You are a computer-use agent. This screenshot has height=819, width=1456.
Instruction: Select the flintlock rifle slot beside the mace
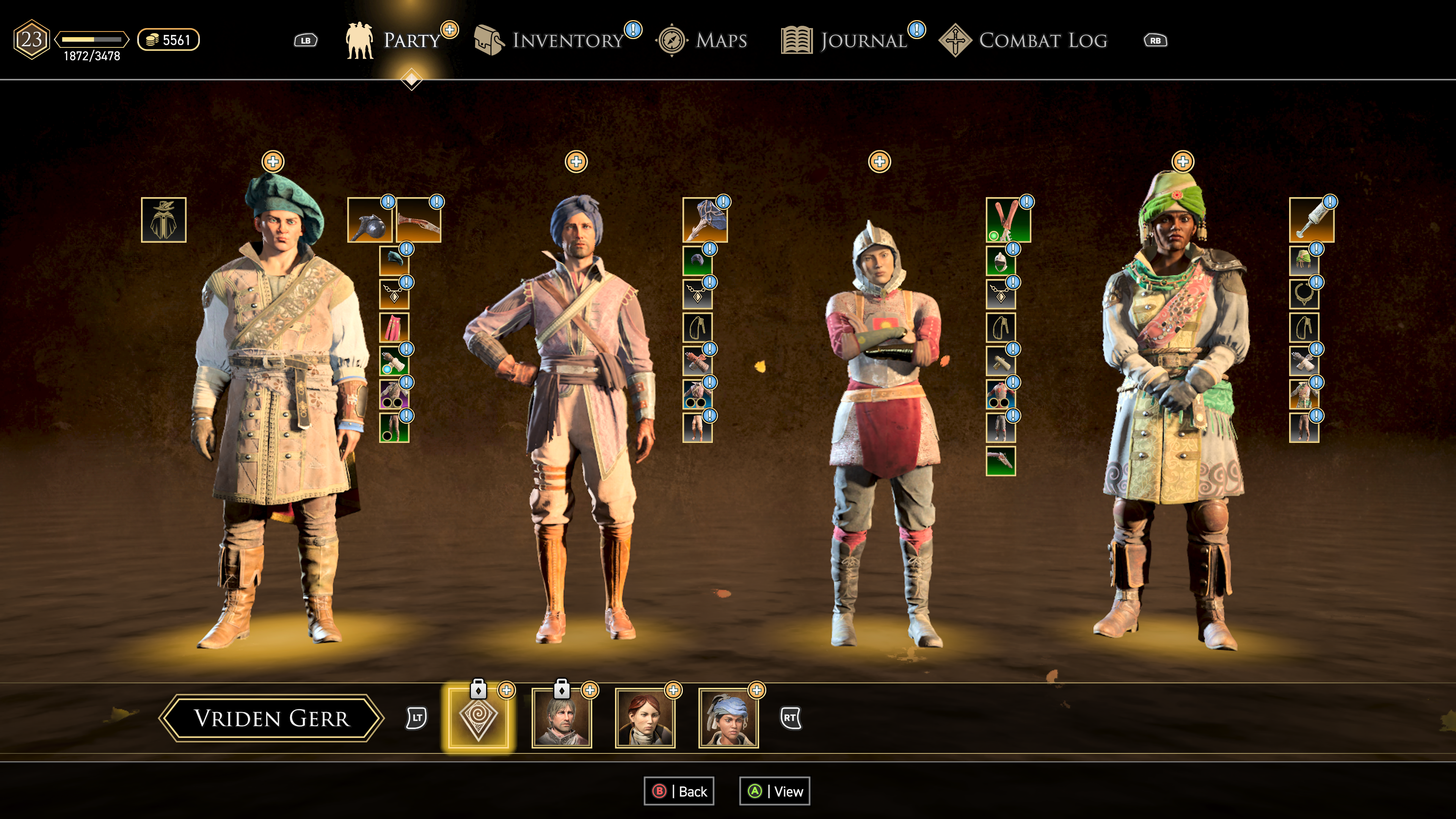click(x=418, y=220)
